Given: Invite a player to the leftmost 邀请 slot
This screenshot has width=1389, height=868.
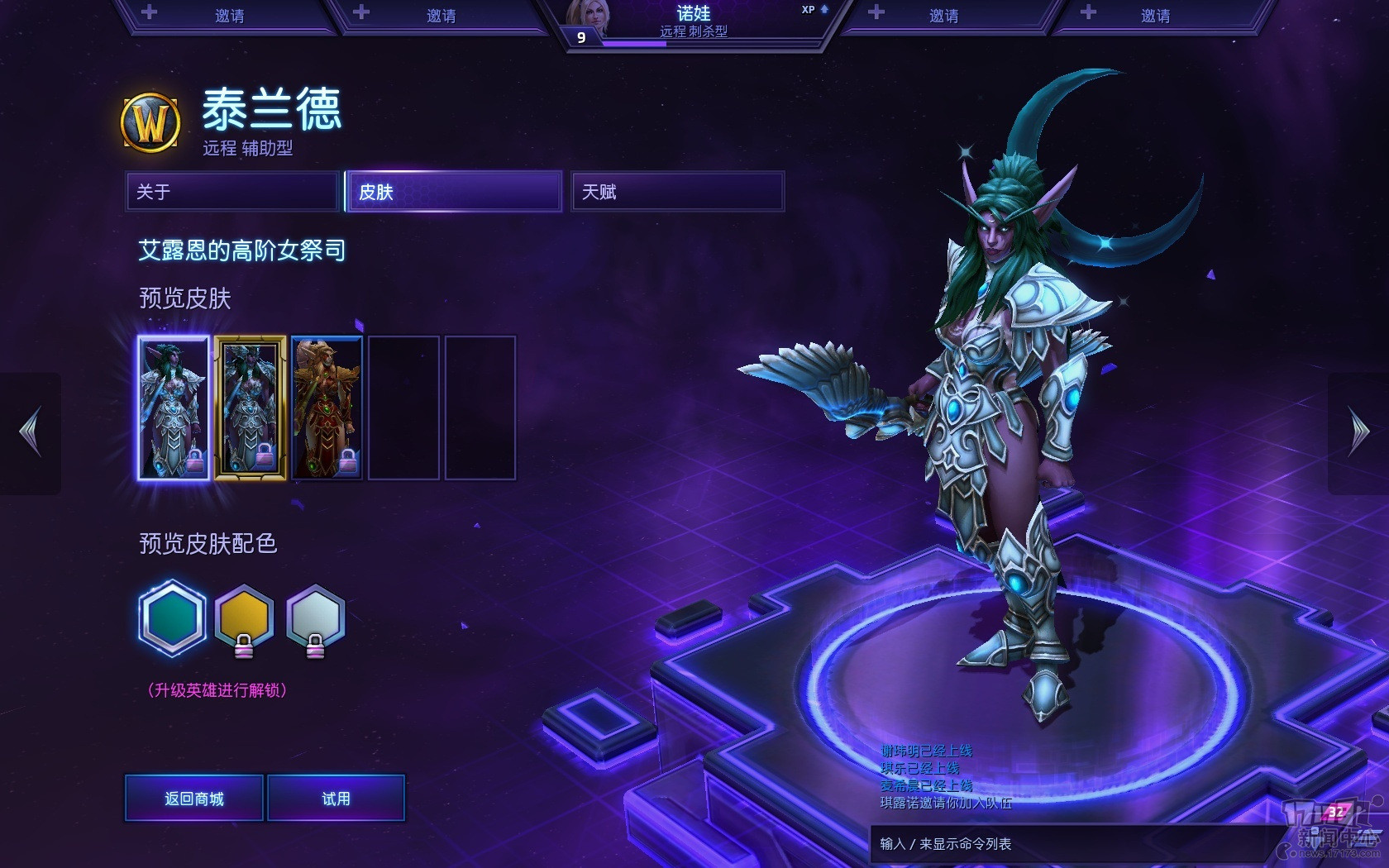Looking at the screenshot, I should click(x=229, y=16).
